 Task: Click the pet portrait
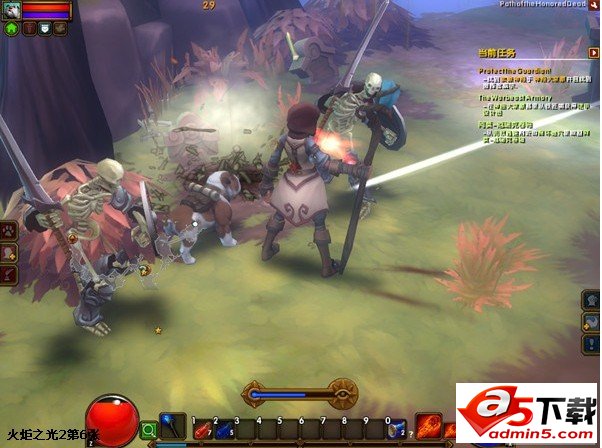coord(10,10)
